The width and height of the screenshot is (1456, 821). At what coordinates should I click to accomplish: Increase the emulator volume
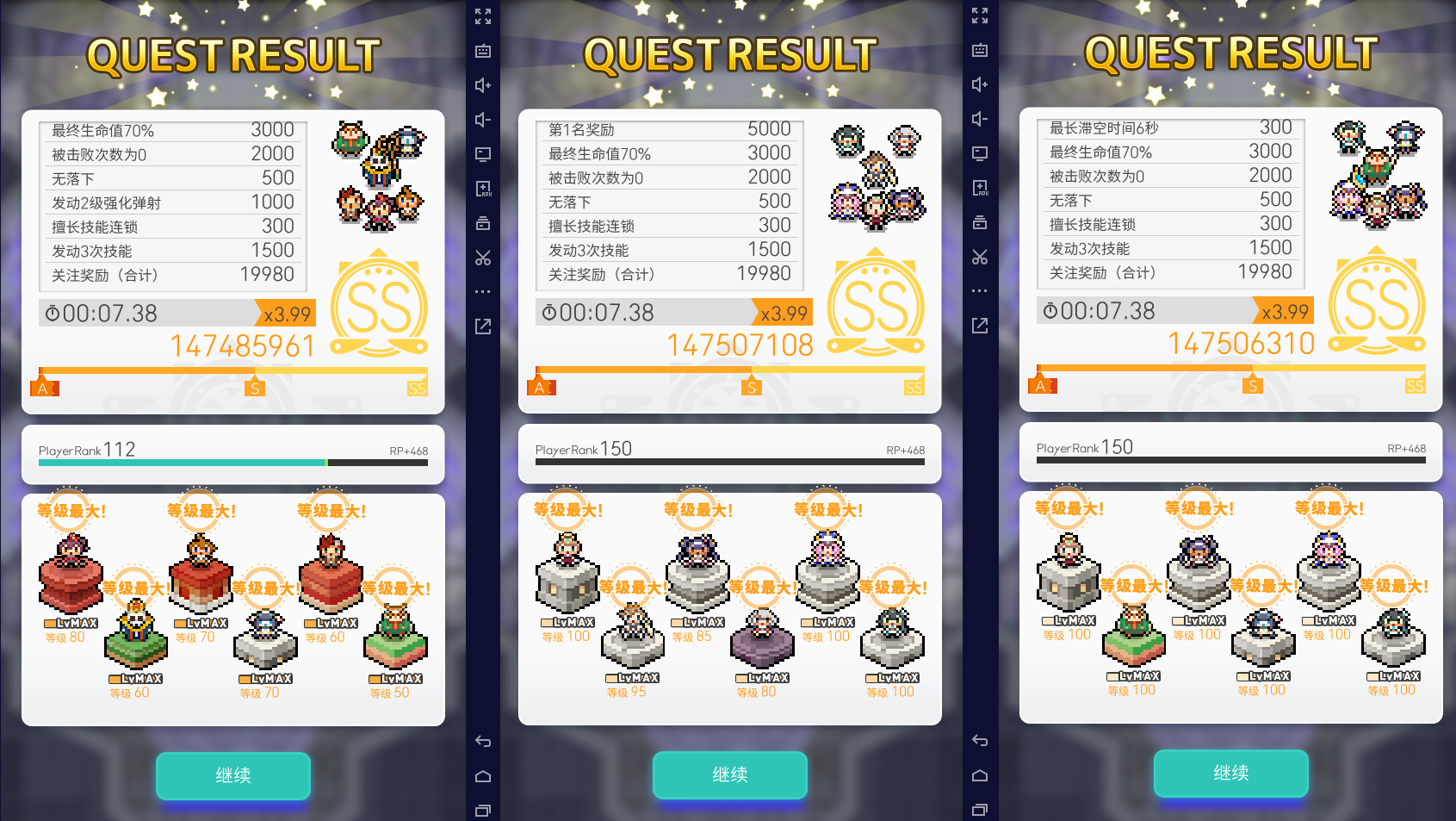click(482, 84)
